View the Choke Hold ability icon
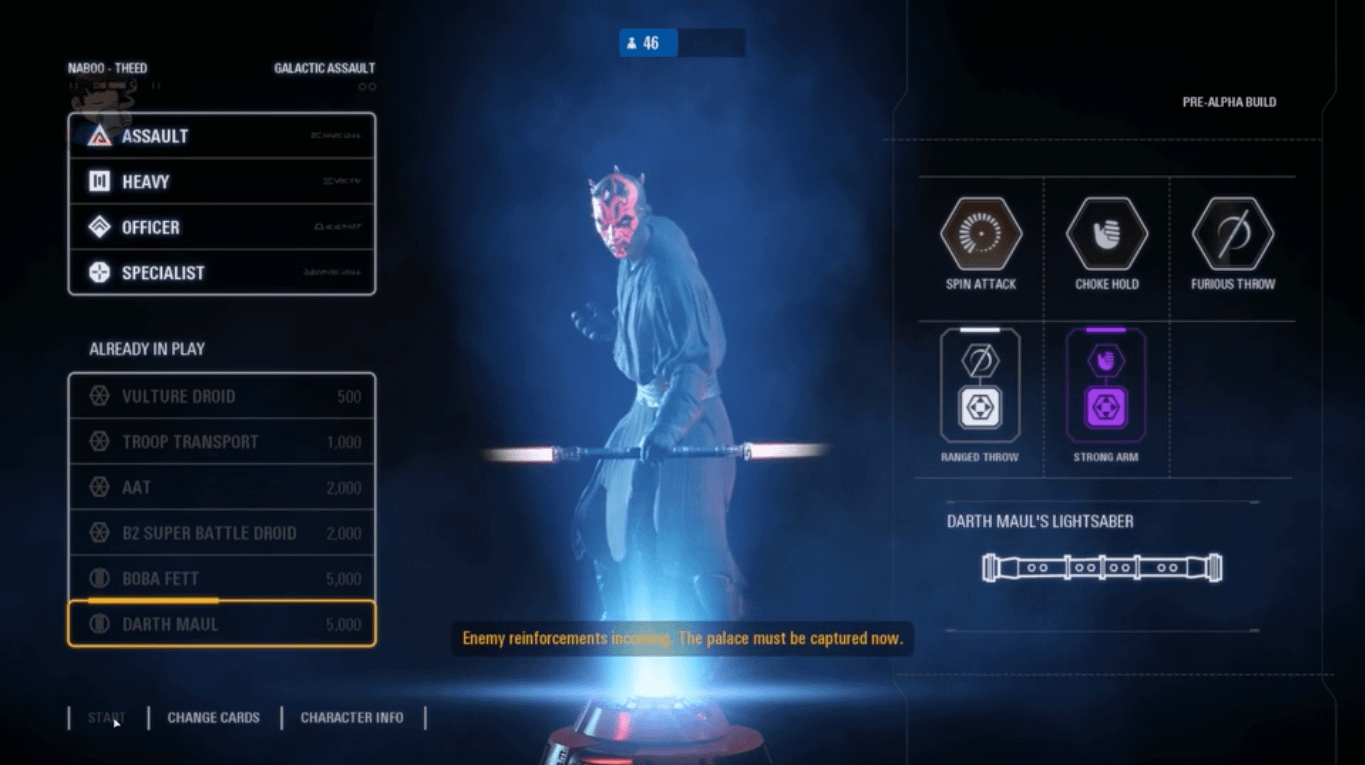The width and height of the screenshot is (1365, 765). click(x=1106, y=235)
